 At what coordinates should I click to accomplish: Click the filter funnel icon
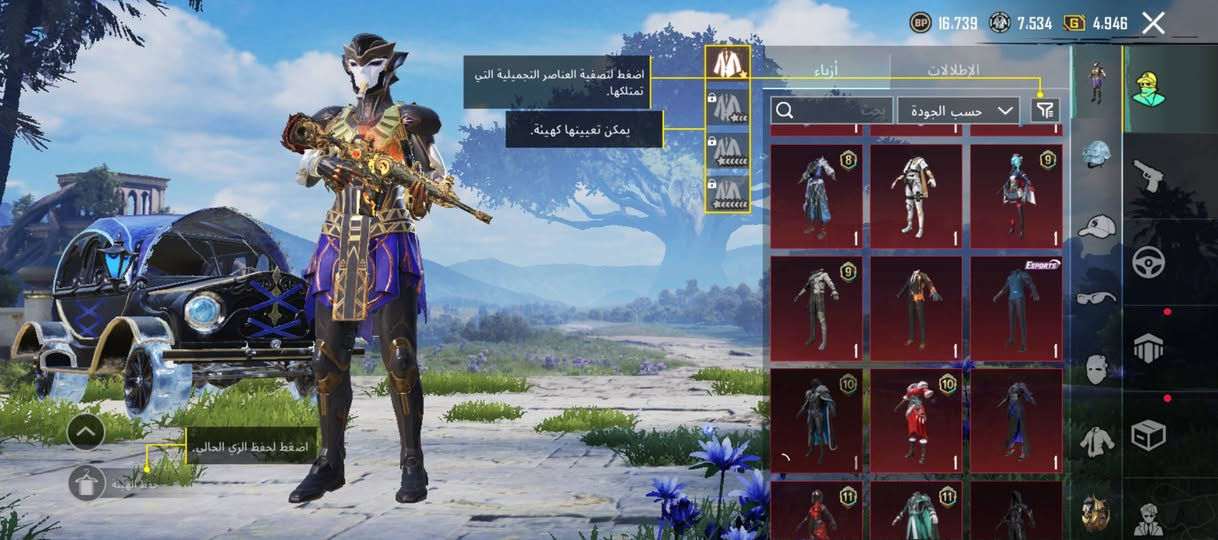1045,110
